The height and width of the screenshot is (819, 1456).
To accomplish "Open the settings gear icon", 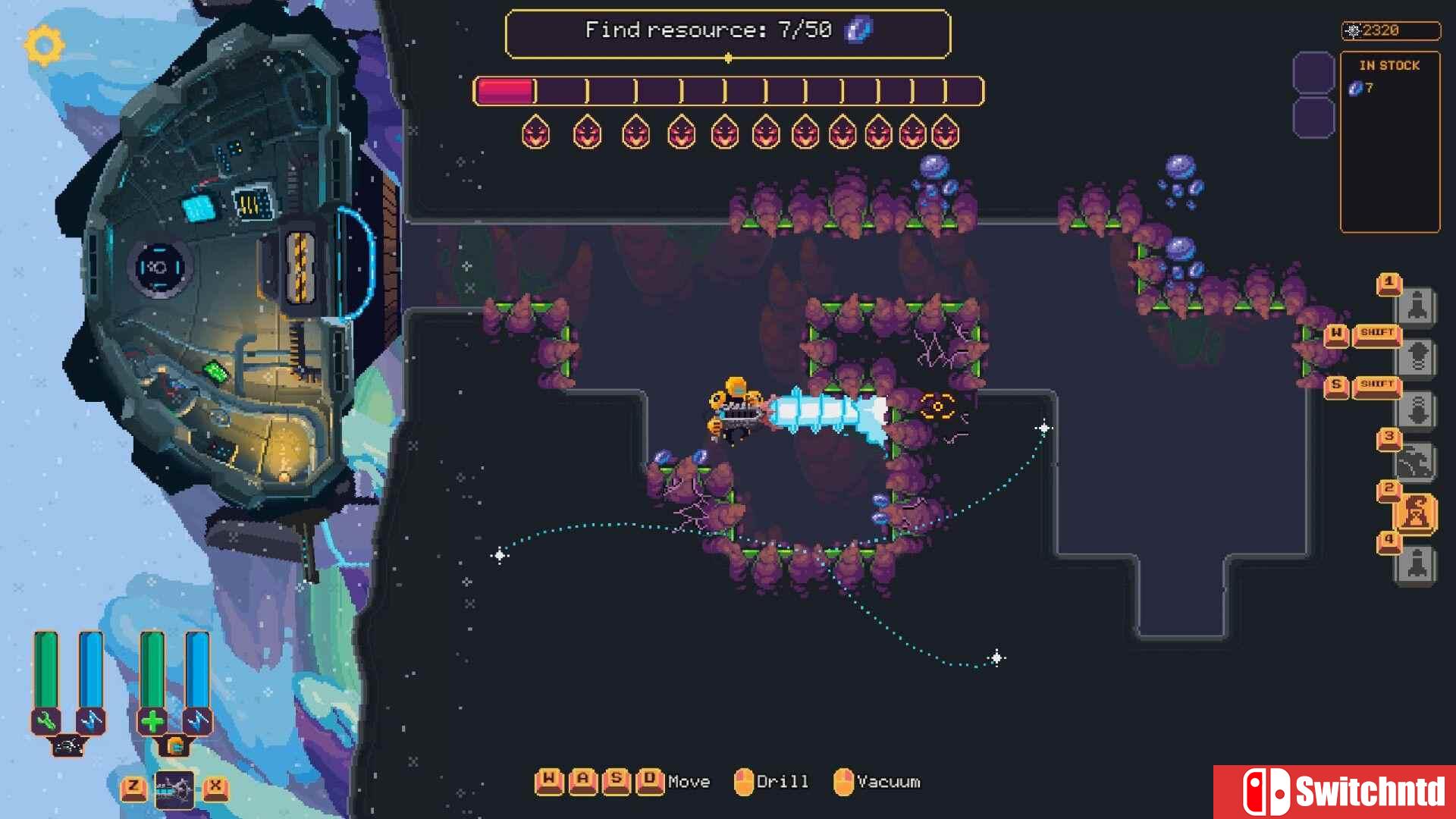I will (x=44, y=45).
